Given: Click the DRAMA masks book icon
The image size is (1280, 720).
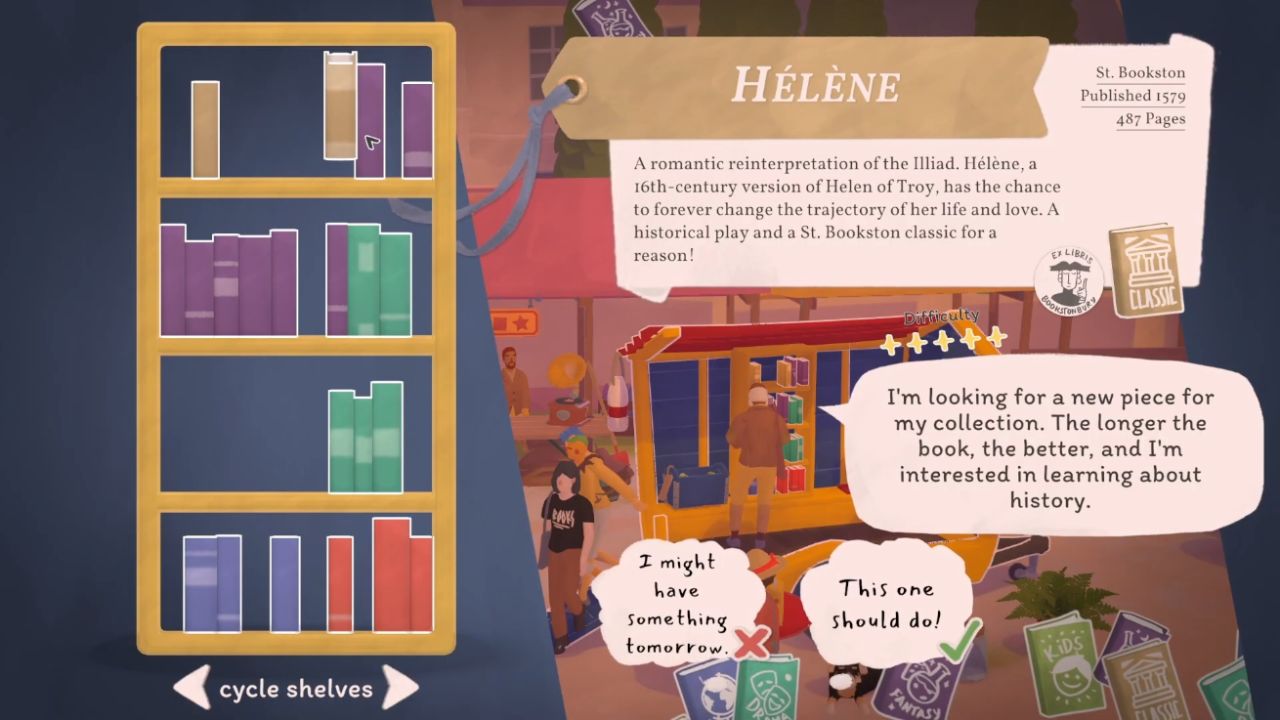Looking at the screenshot, I should pos(770,692).
